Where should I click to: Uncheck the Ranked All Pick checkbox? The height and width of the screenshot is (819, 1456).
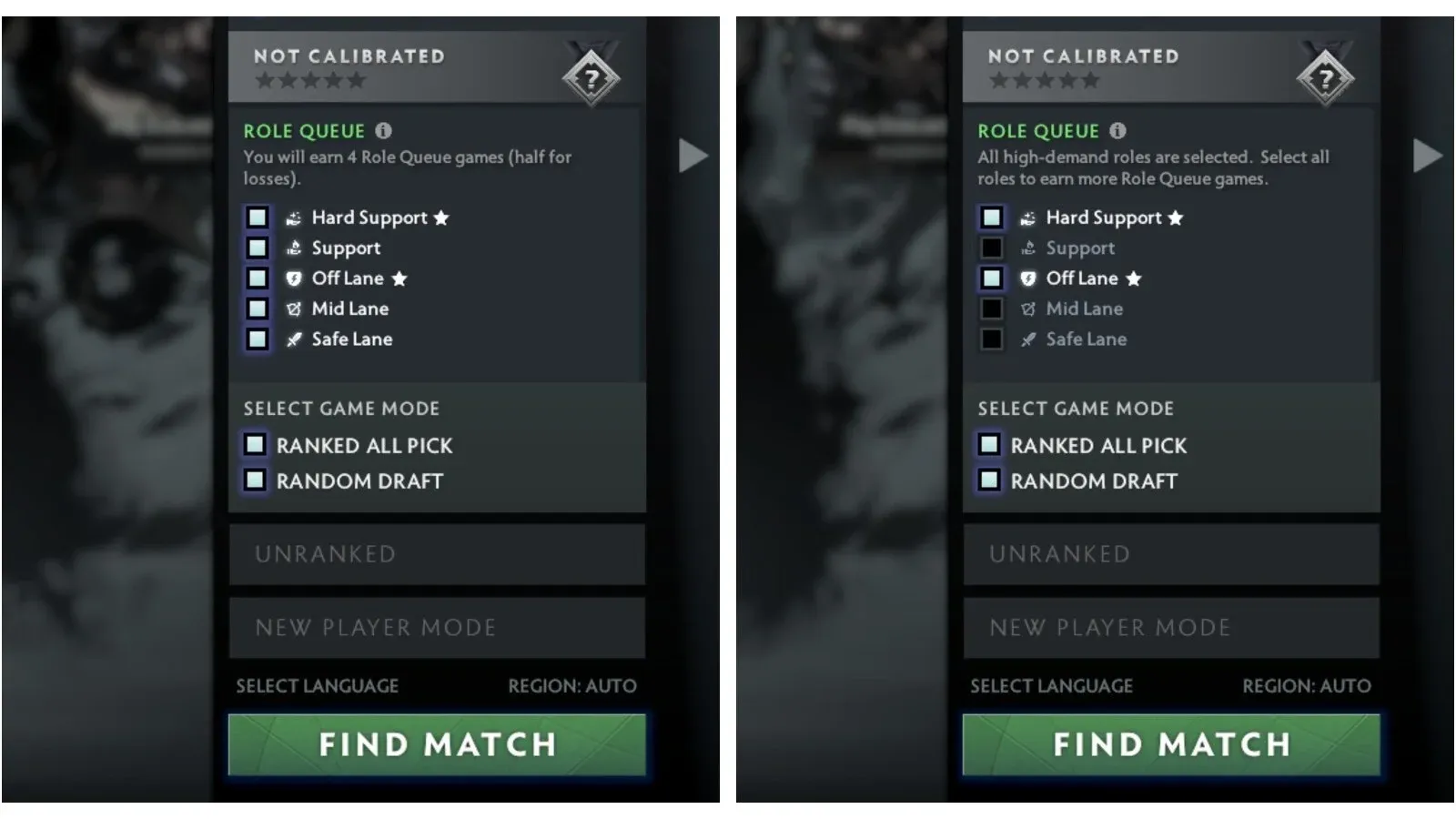tap(256, 445)
